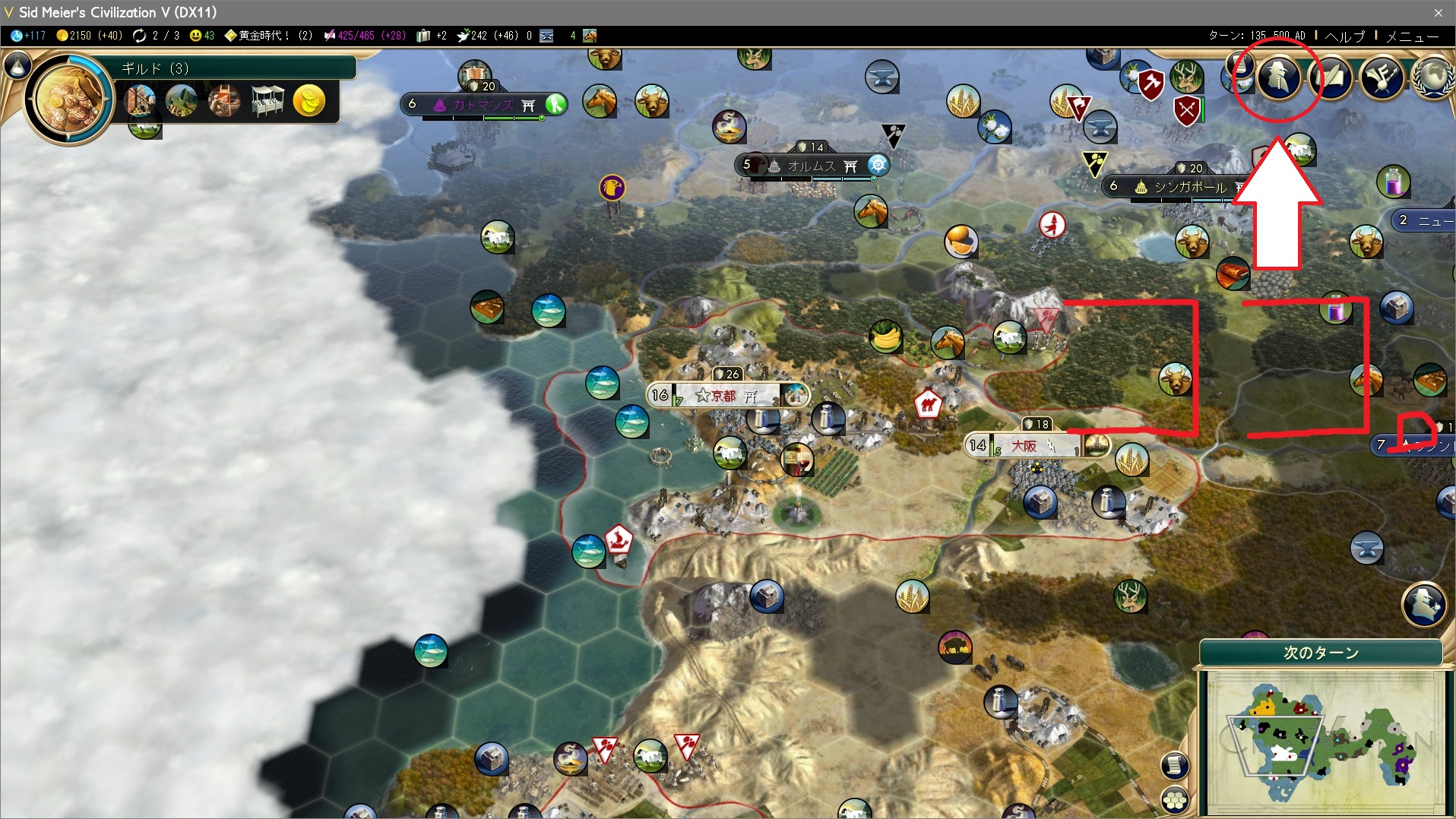
Task: Open the カトマンズ city-state banner
Action: pyautogui.click(x=483, y=105)
